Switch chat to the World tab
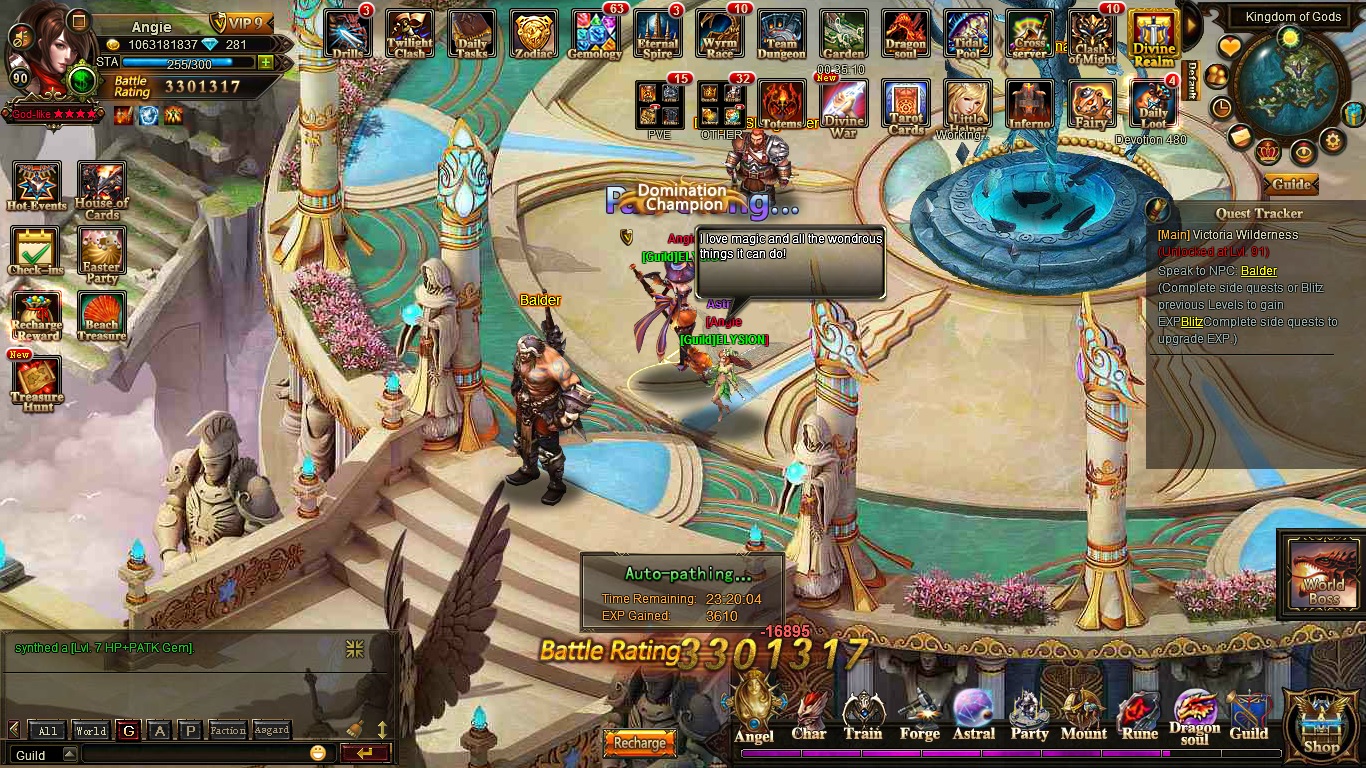The width and height of the screenshot is (1366, 768). click(90, 731)
